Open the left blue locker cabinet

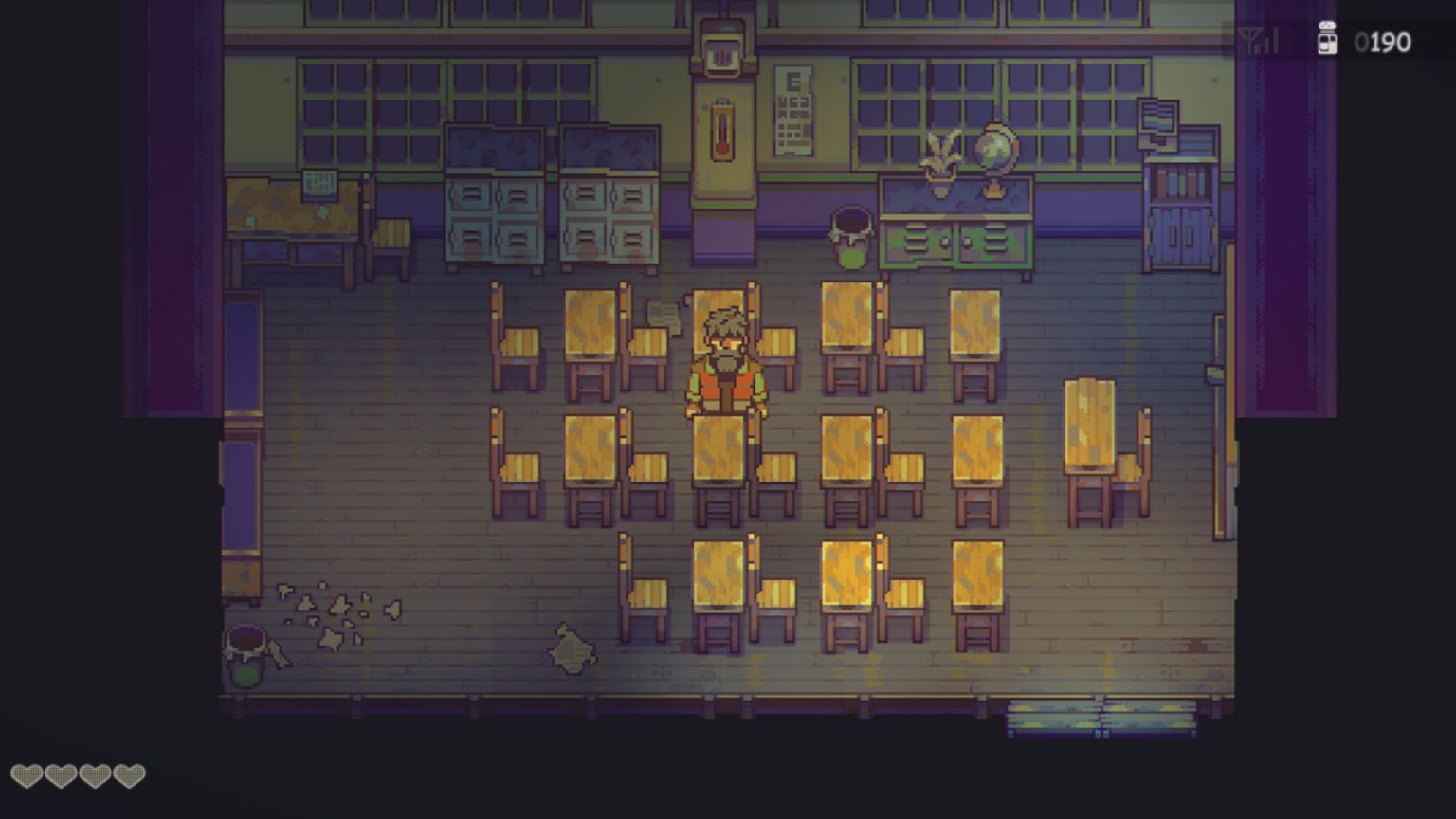click(x=493, y=204)
